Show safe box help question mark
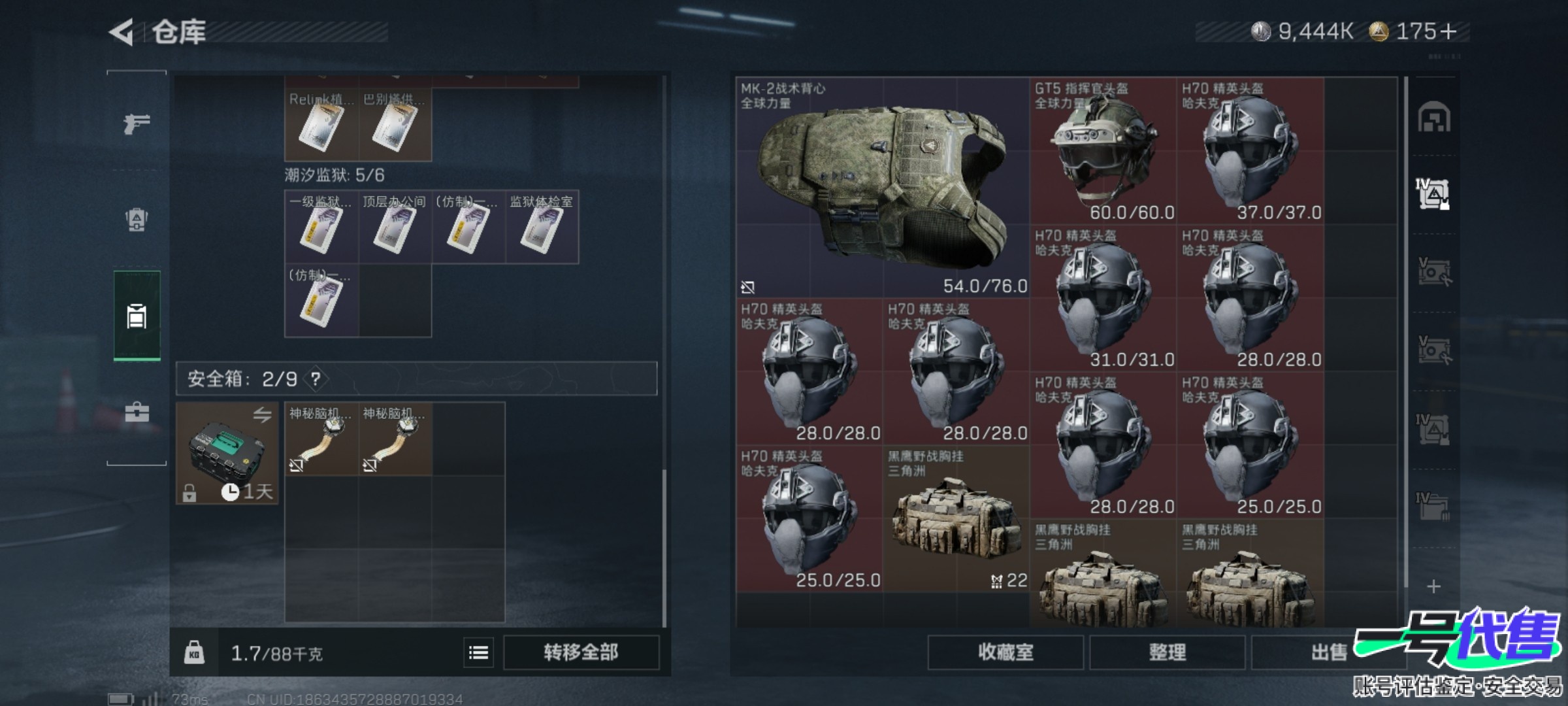The image size is (1568, 706). pyautogui.click(x=316, y=378)
